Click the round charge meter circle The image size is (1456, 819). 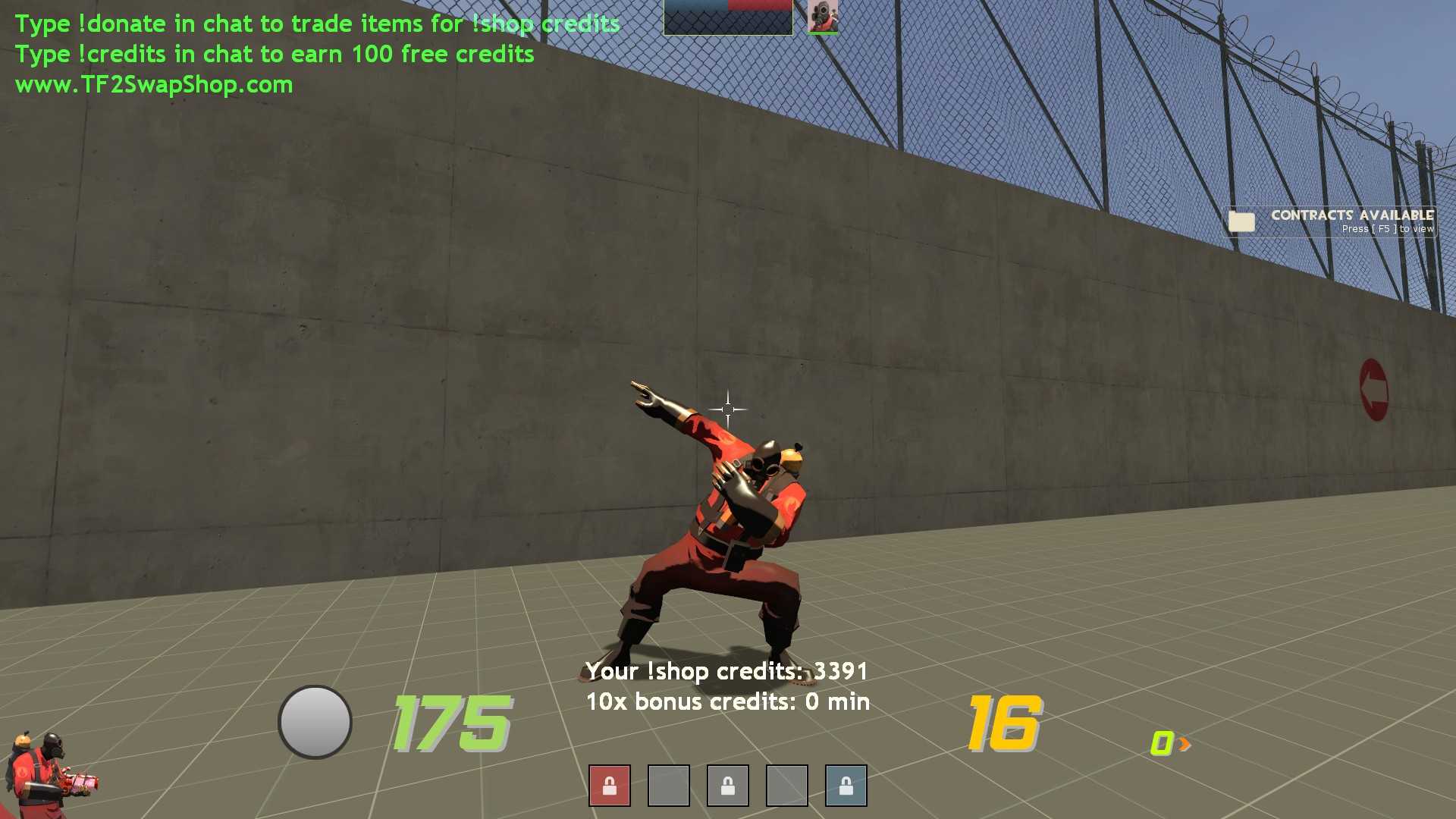[x=315, y=720]
